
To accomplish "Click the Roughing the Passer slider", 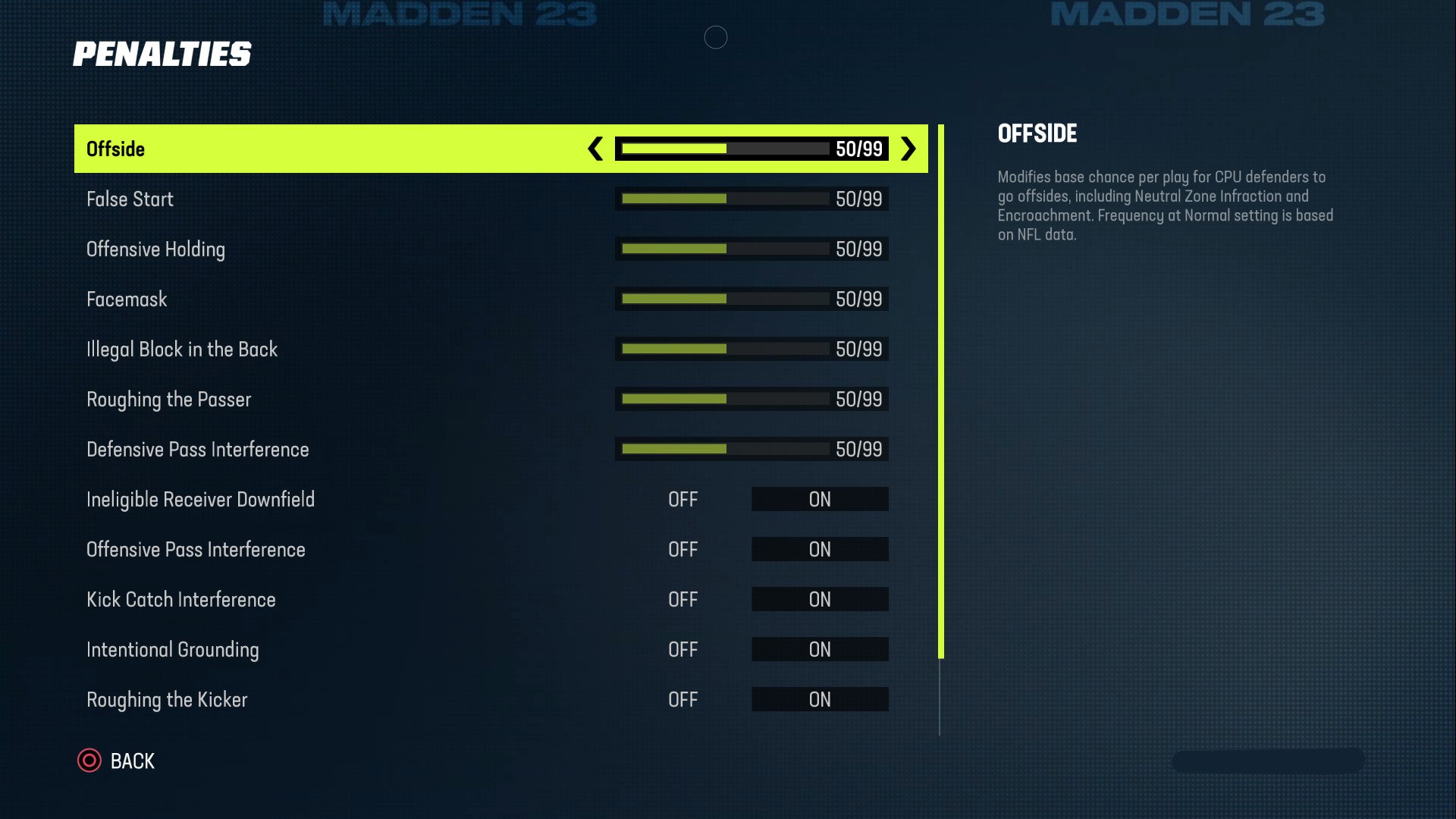I will [726, 398].
